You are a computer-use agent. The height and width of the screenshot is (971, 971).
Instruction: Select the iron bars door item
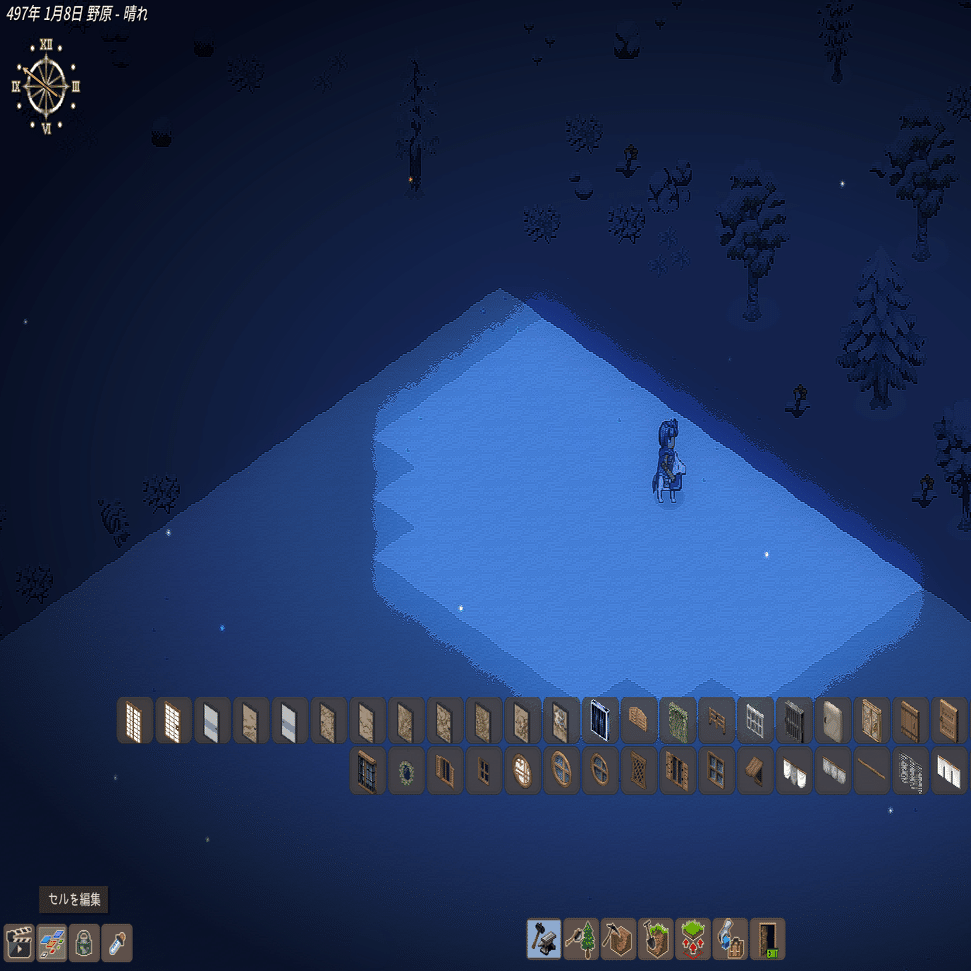pyautogui.click(x=794, y=720)
